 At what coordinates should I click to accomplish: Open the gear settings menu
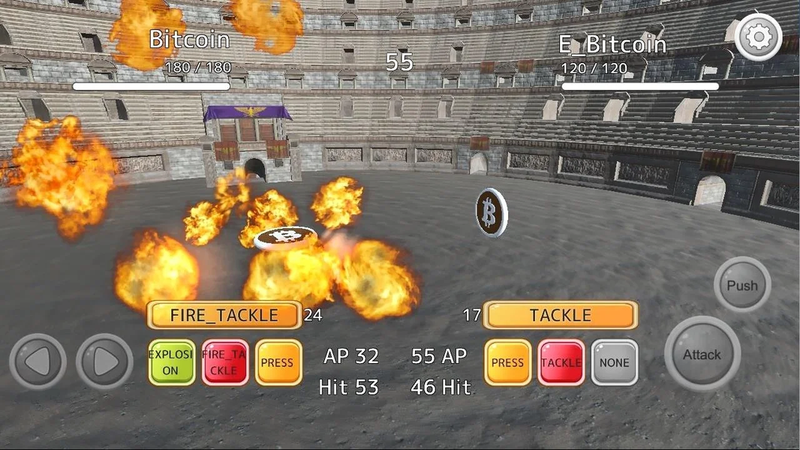(758, 38)
